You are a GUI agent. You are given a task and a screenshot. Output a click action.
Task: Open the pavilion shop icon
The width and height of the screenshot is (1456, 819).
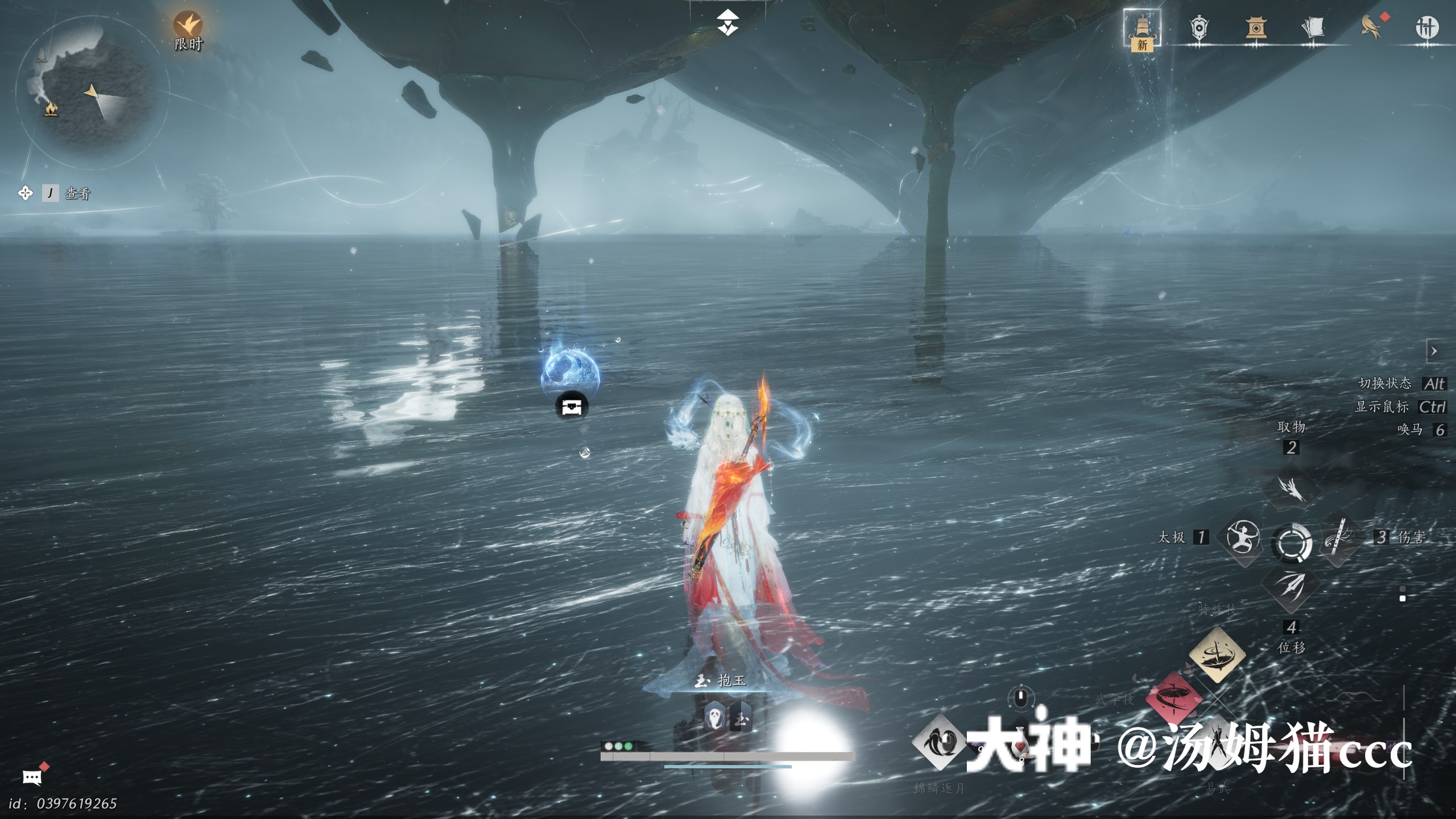[1256, 28]
